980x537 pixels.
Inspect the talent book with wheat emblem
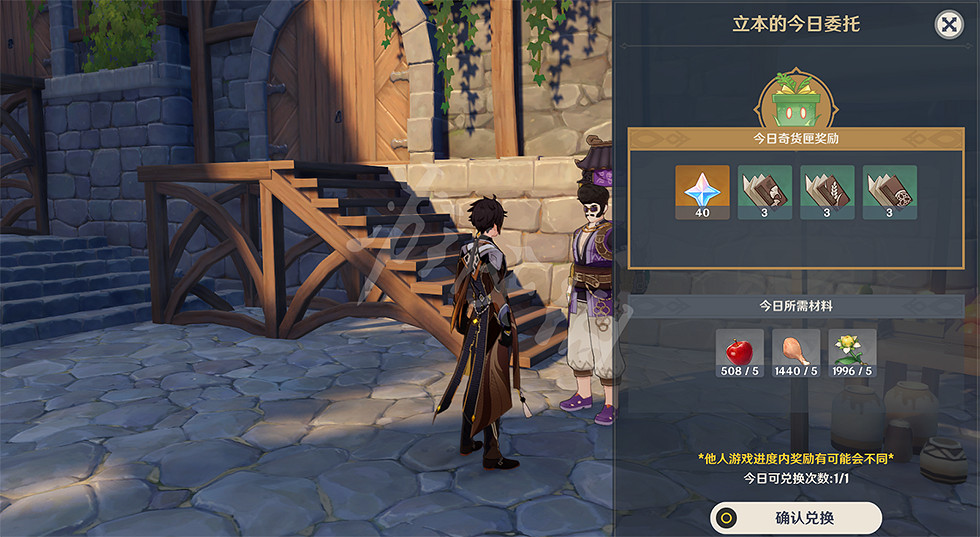click(827, 192)
